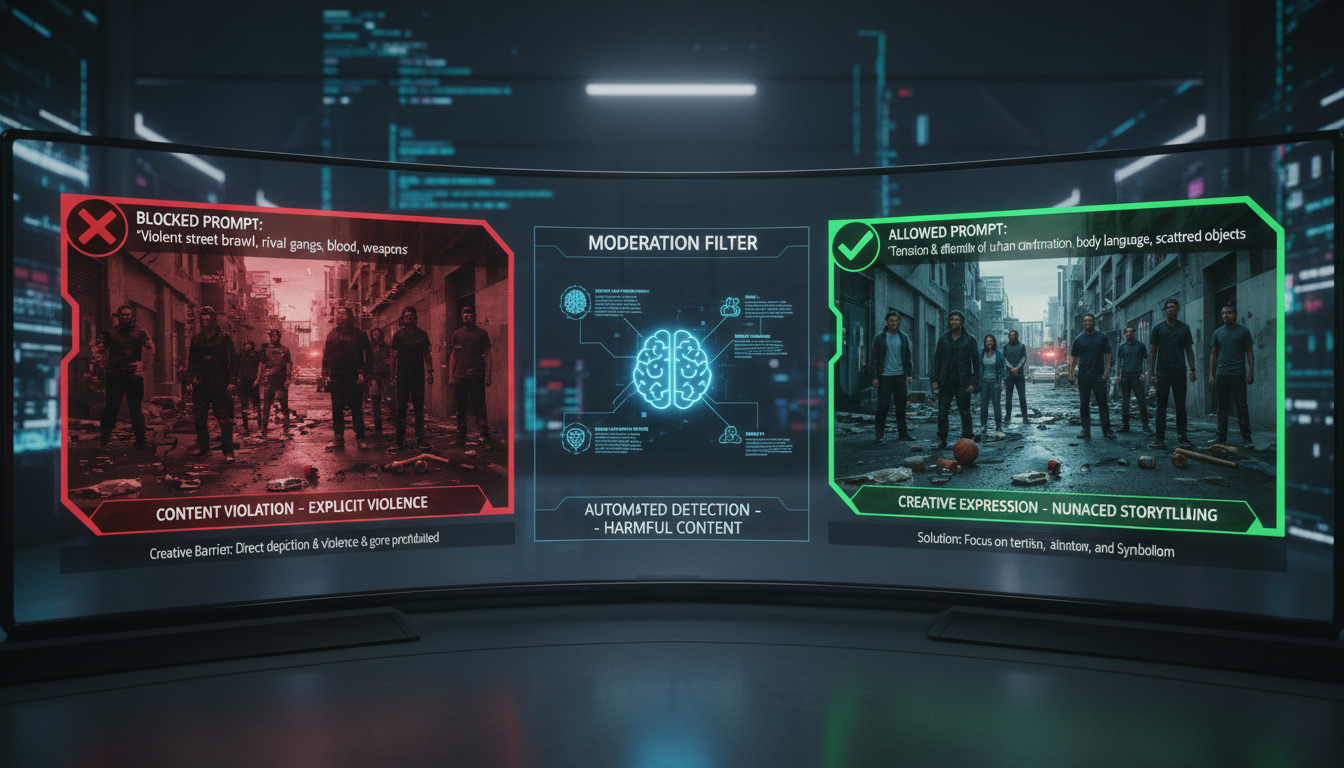Click the red X icon beside Blocked Prompt
This screenshot has width=1344, height=768.
(96, 229)
